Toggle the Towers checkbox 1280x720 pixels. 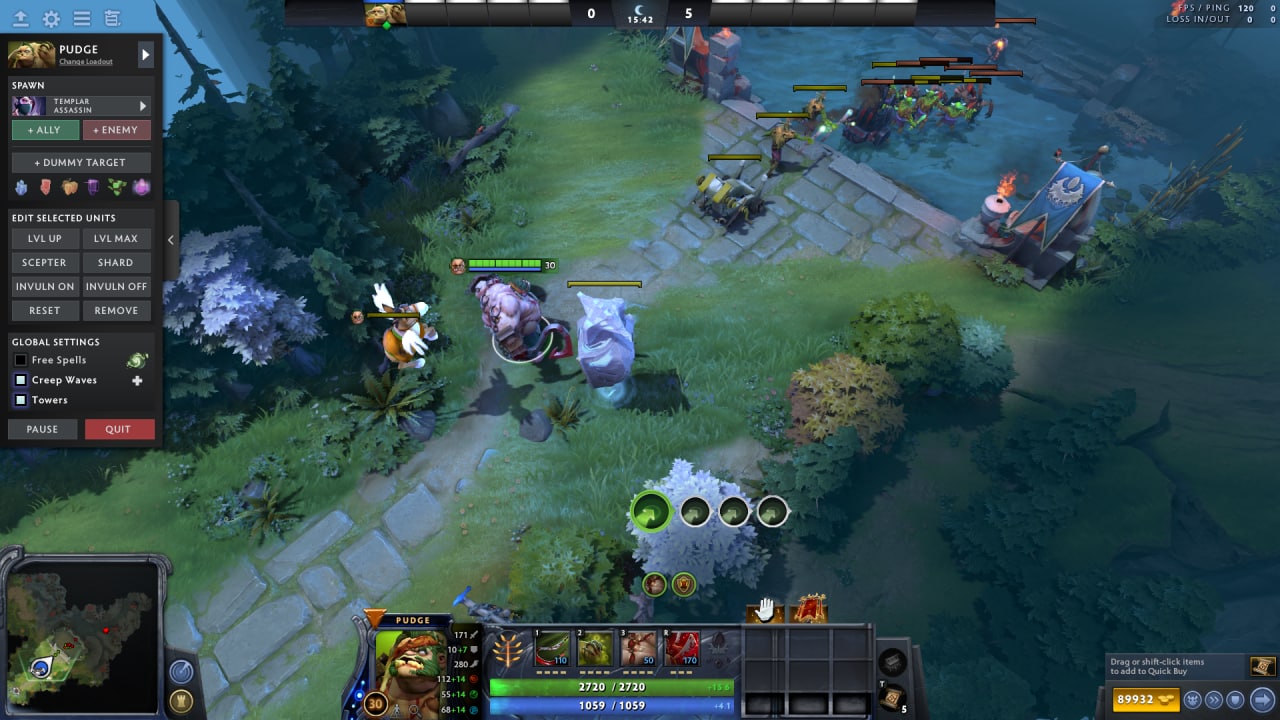(x=21, y=400)
